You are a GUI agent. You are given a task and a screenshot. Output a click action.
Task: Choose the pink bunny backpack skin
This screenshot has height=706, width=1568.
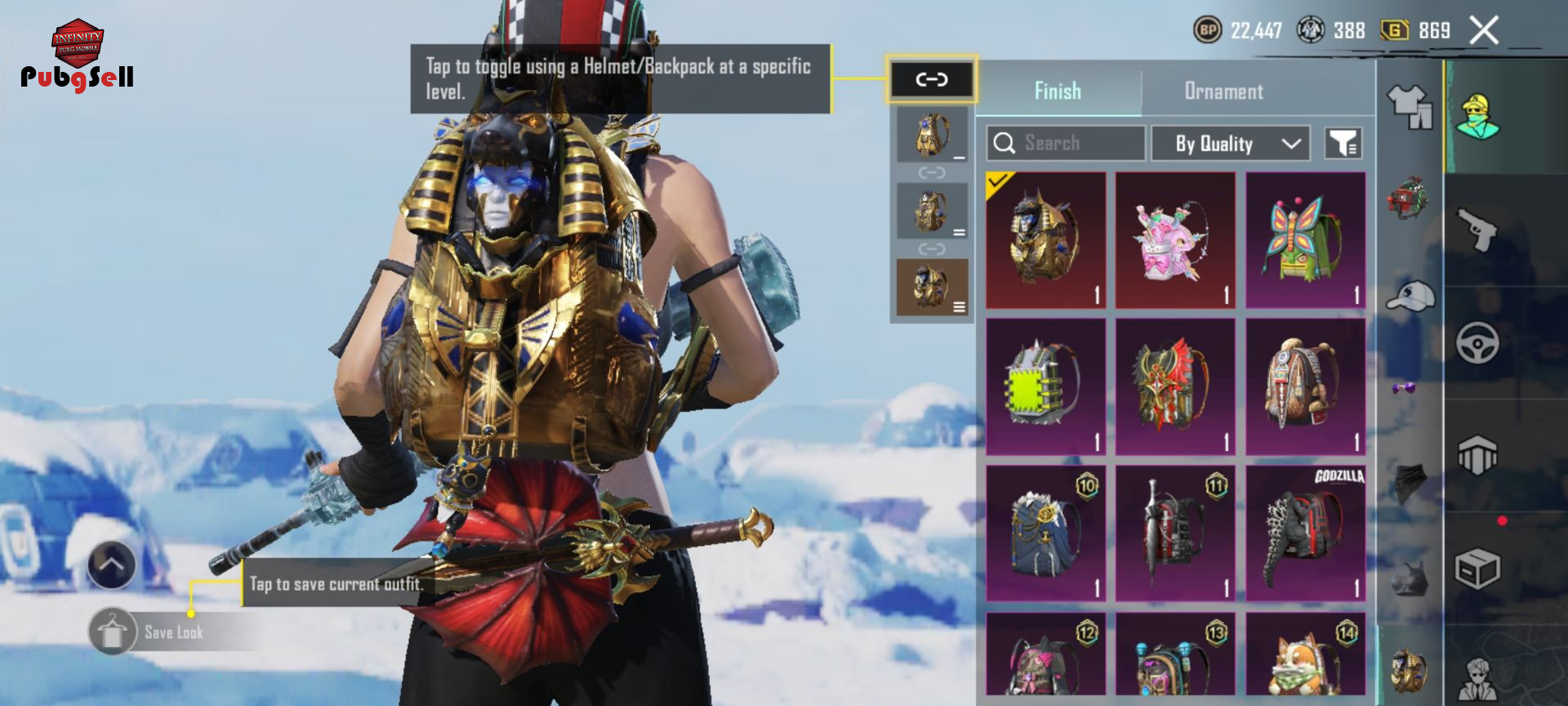click(x=1175, y=240)
